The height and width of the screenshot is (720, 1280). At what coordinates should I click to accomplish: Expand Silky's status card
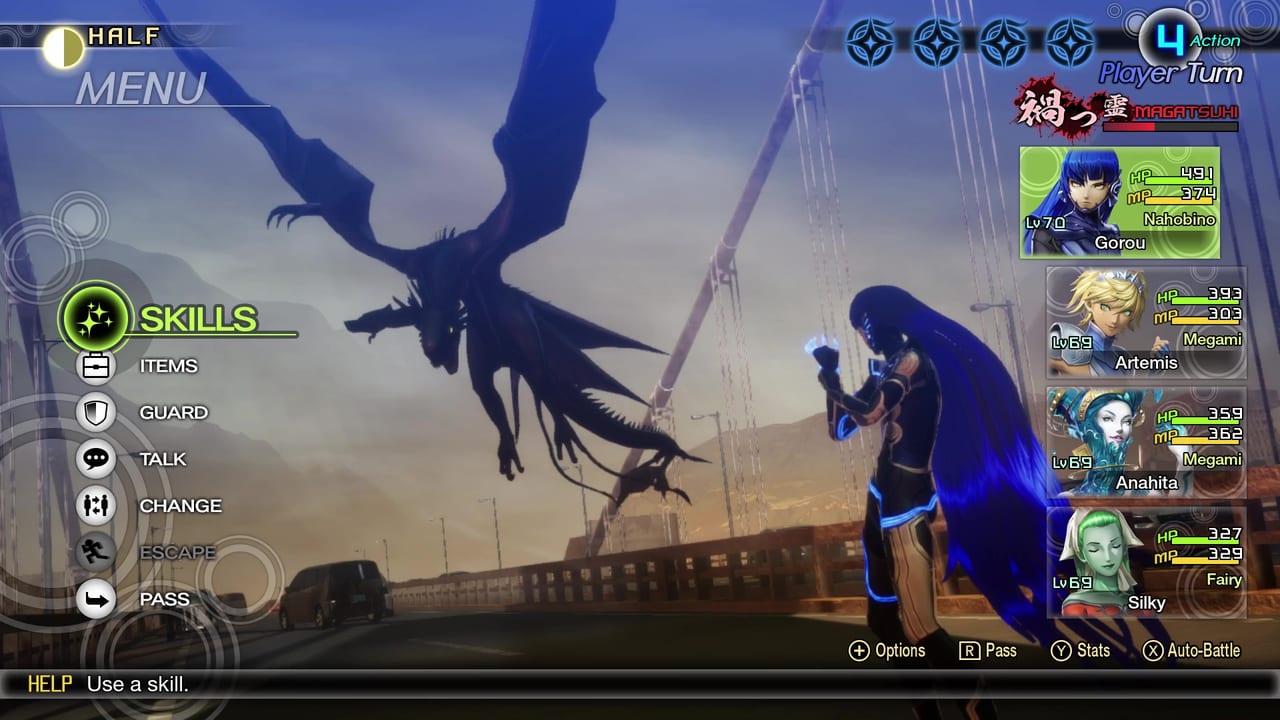pos(1146,560)
